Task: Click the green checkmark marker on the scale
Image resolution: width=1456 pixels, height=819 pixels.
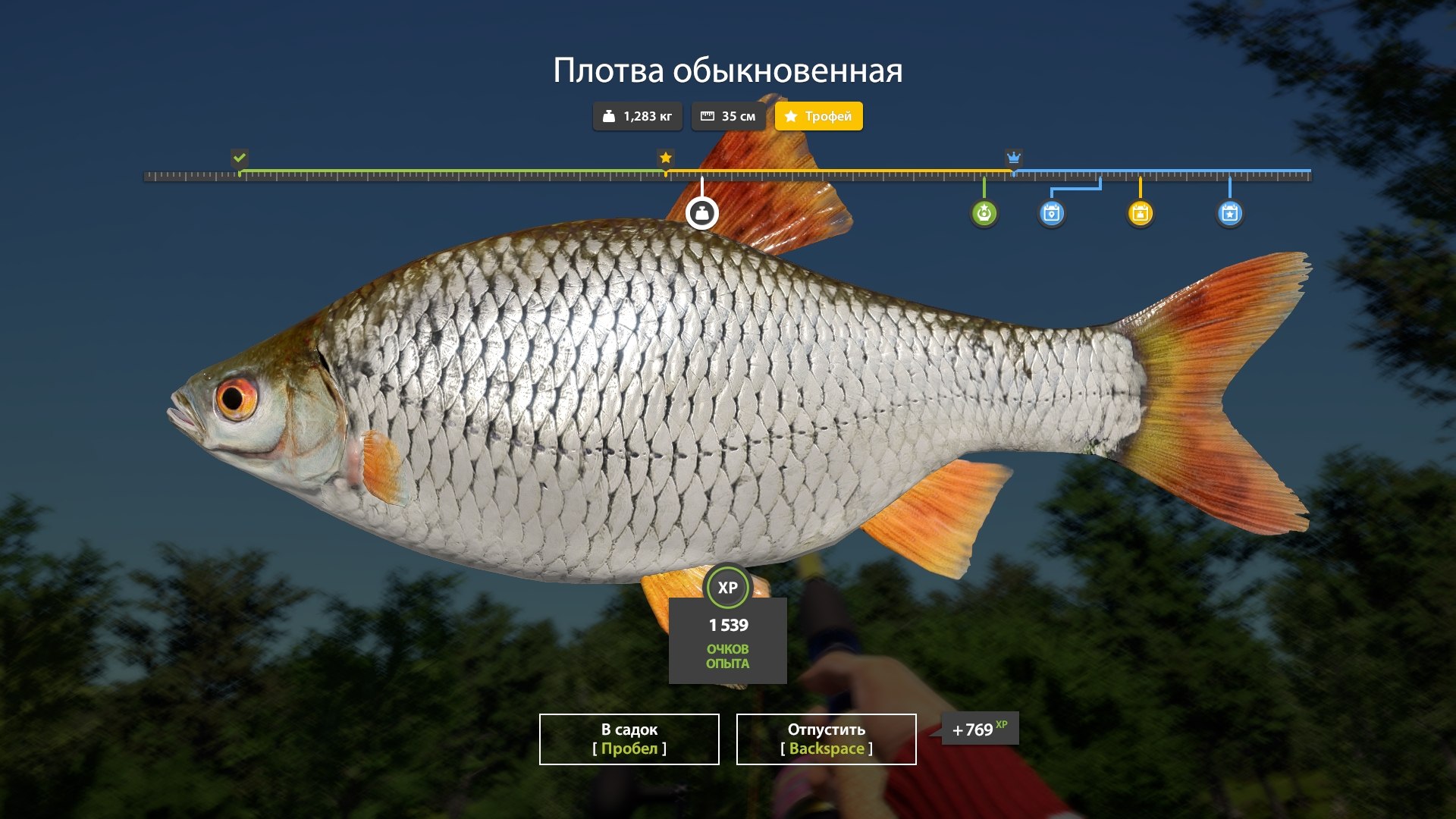Action: coord(240,158)
